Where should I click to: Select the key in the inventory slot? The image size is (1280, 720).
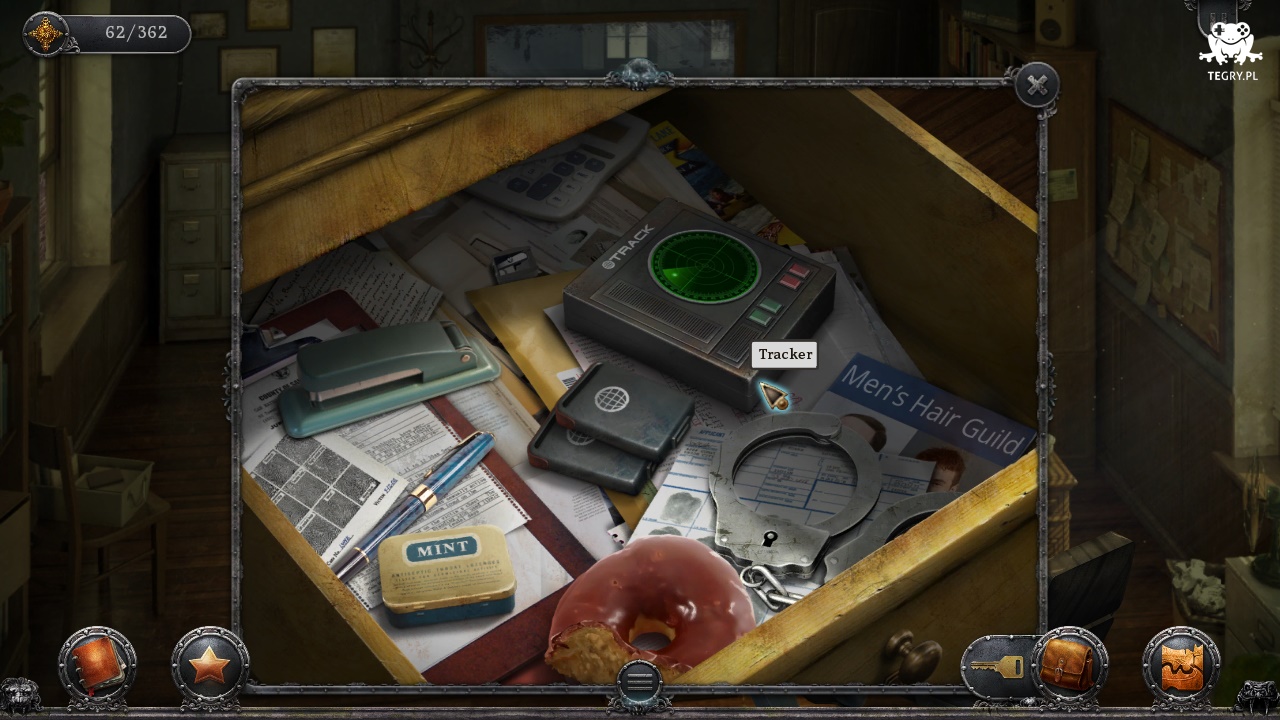996,666
